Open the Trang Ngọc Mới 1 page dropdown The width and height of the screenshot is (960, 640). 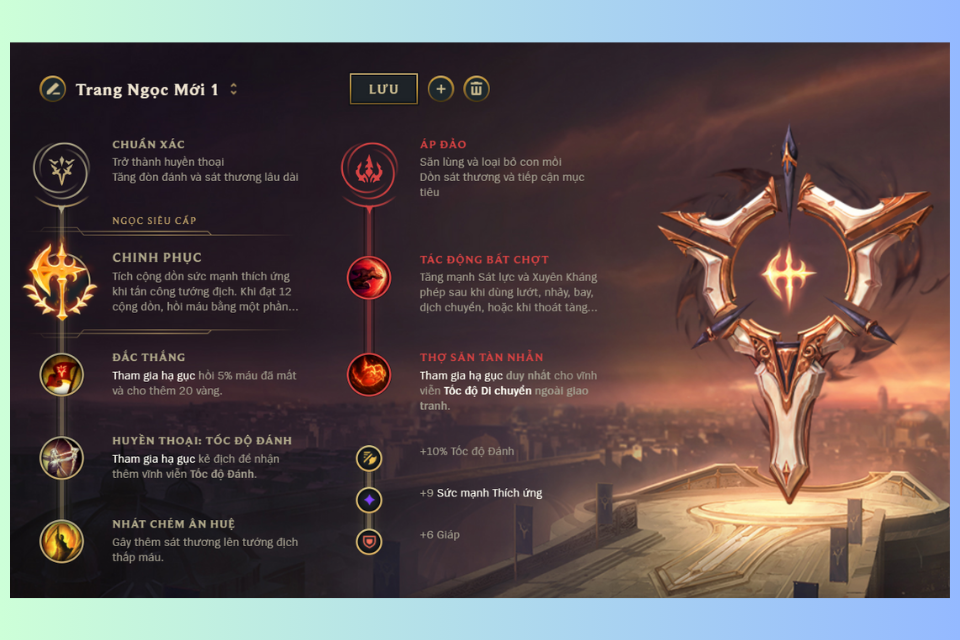tap(234, 89)
